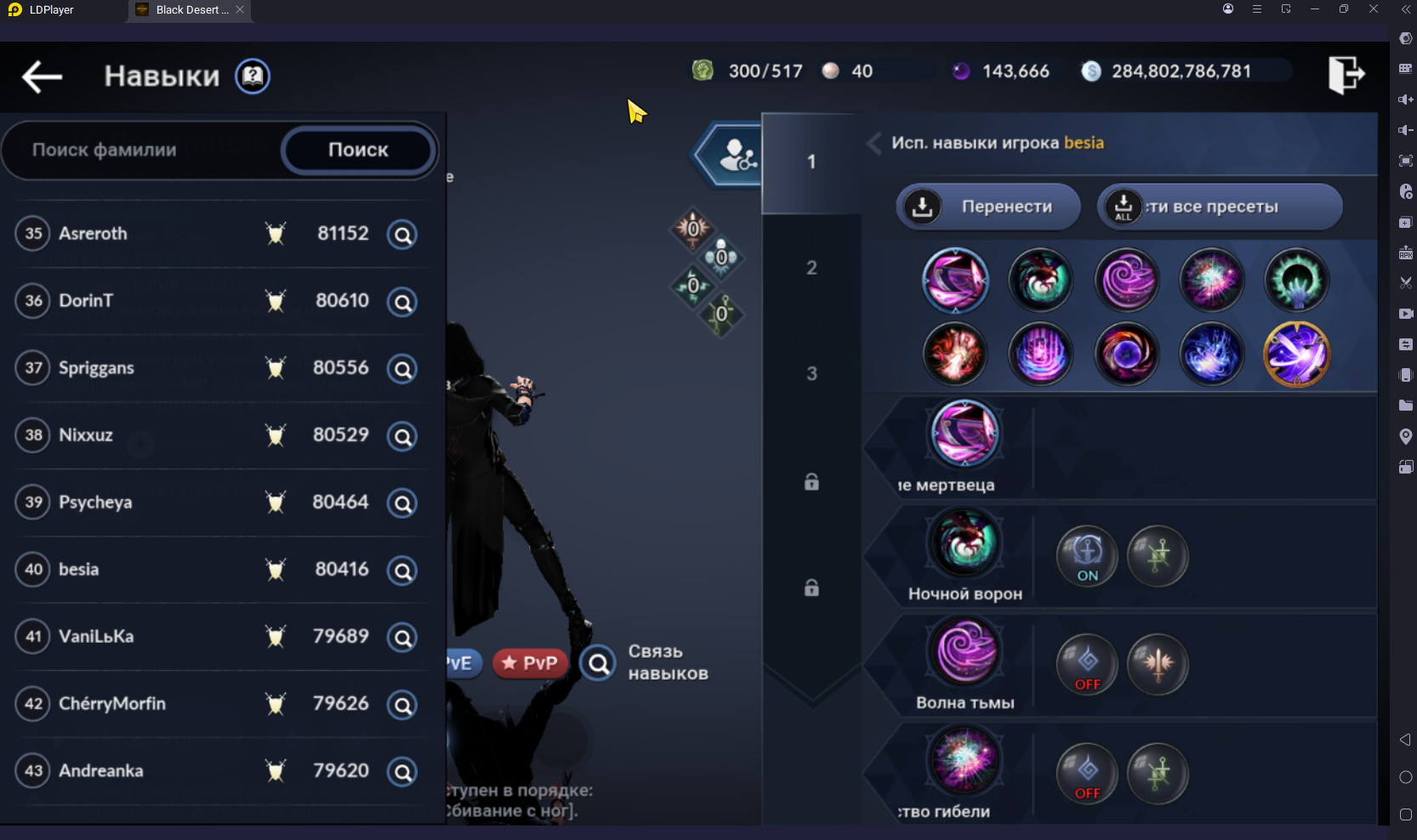Screen dimensions: 1417x840
Task: Open the Skills help guide icon
Action: point(253,77)
